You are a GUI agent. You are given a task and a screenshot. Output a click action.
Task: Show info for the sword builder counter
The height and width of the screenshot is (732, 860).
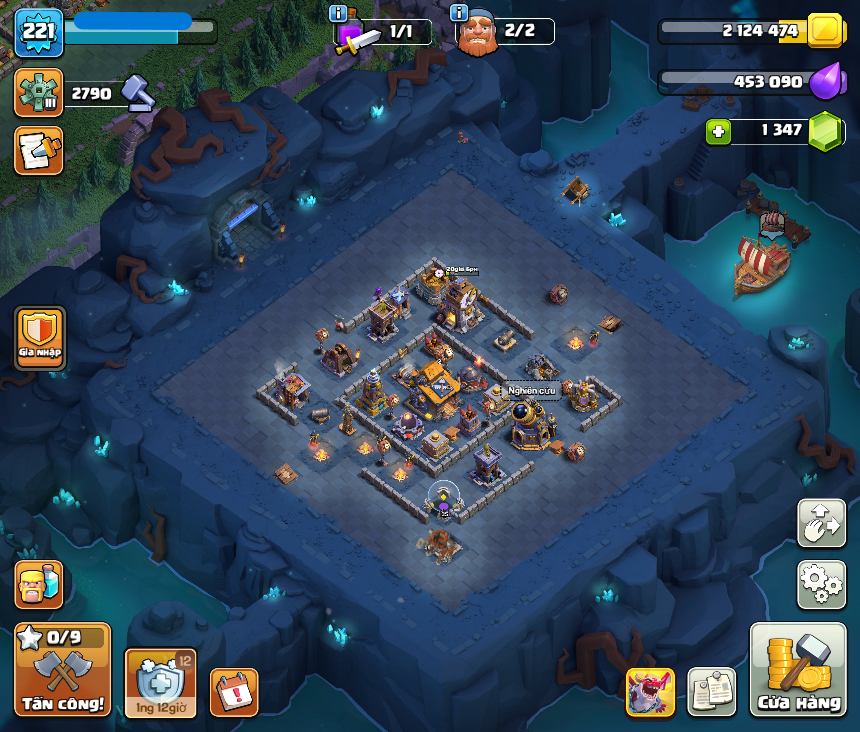point(338,13)
